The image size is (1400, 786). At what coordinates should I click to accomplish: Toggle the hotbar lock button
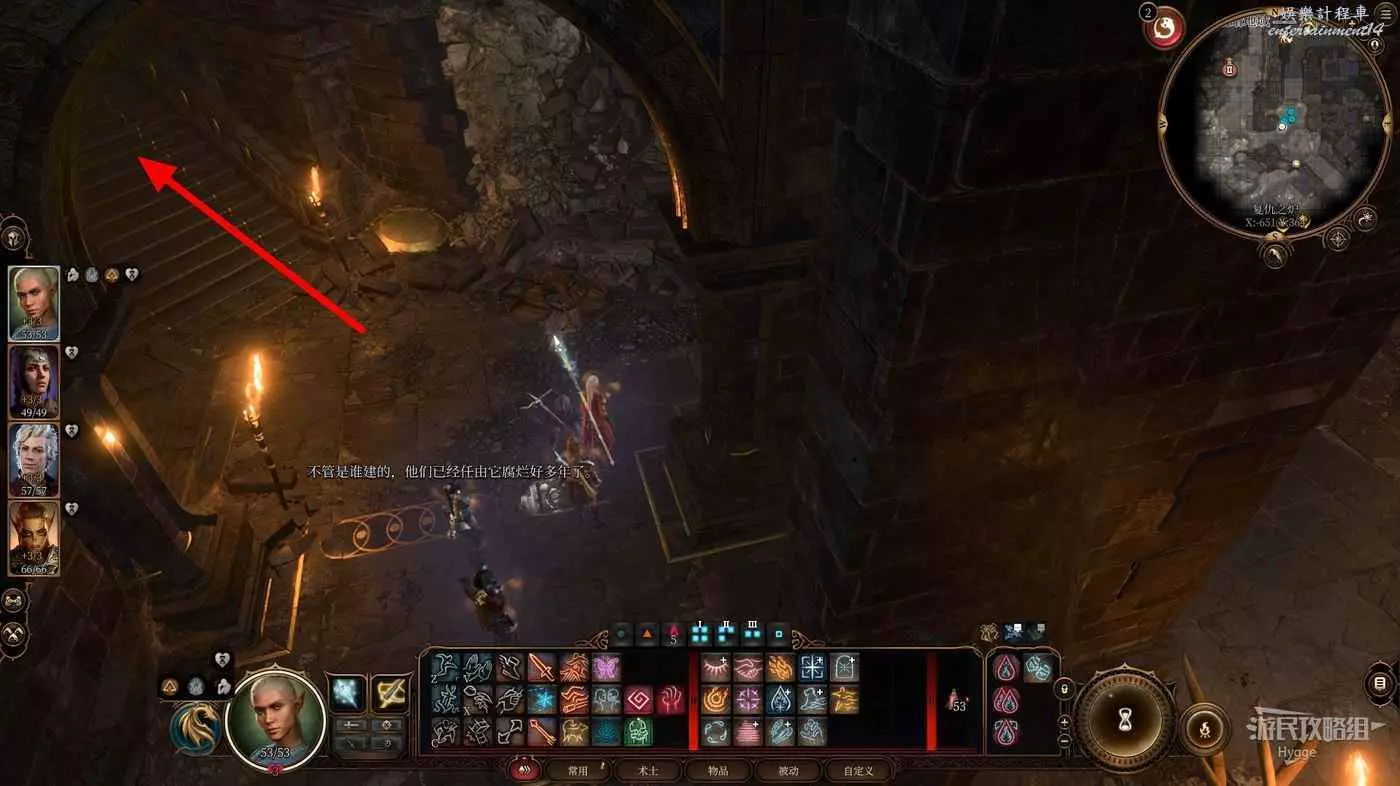[1065, 687]
